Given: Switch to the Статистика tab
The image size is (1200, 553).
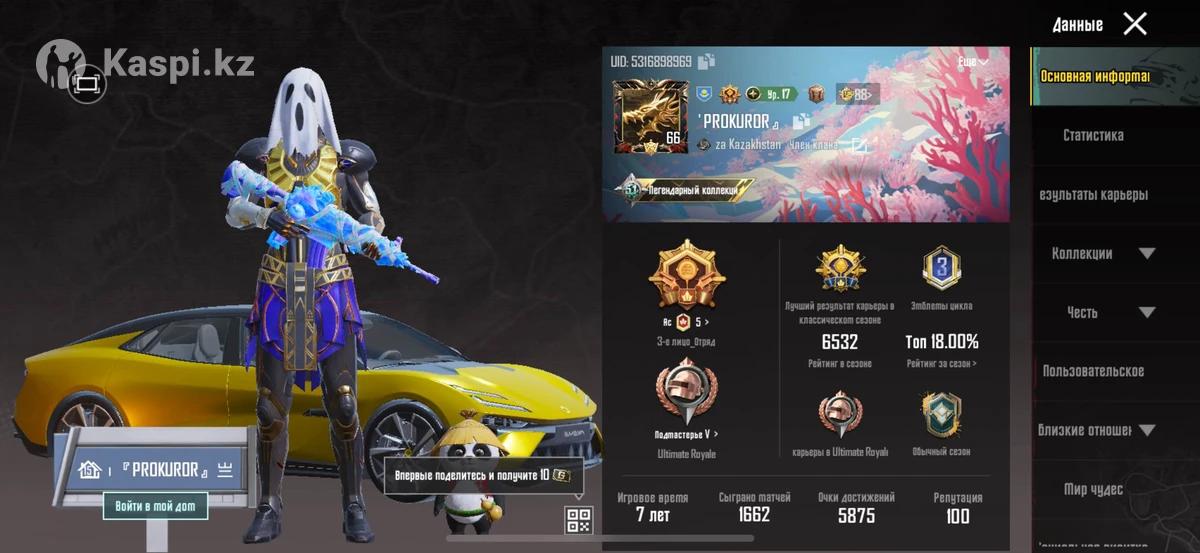Looking at the screenshot, I should [x=1093, y=135].
